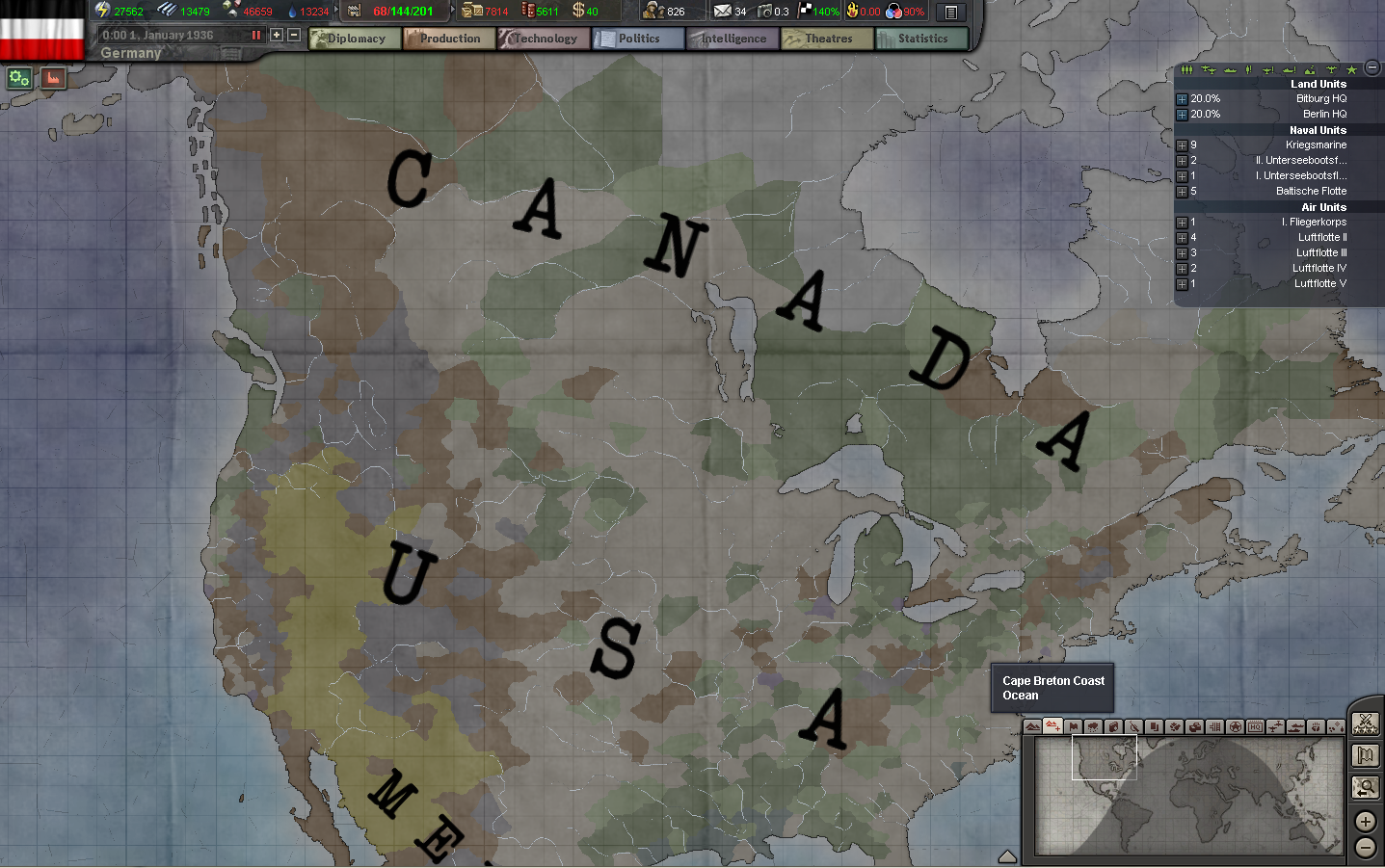Open the terrain map mode
Viewport: 1385px width, 868px height.
(1033, 726)
